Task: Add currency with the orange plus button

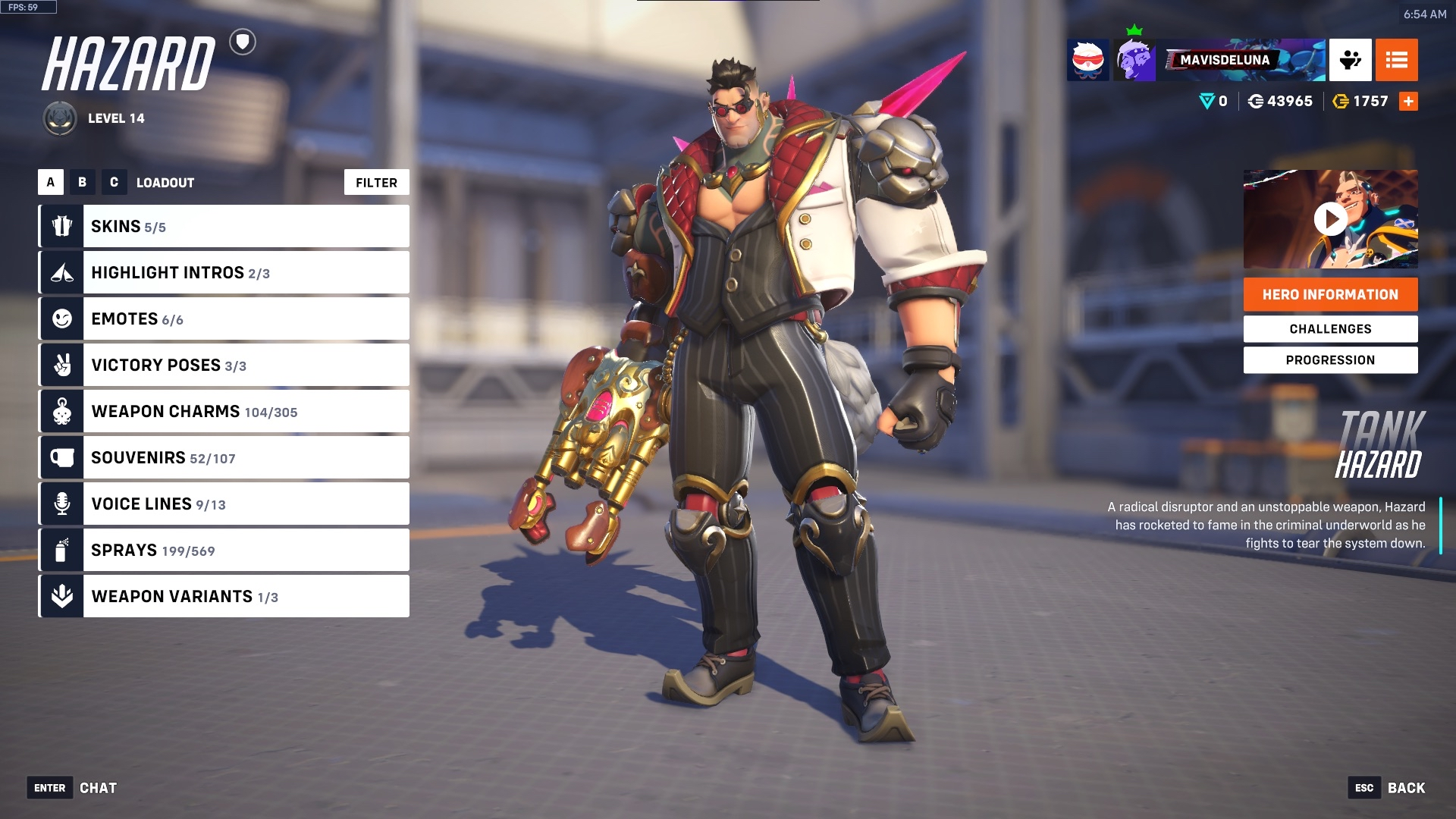Action: (1408, 101)
